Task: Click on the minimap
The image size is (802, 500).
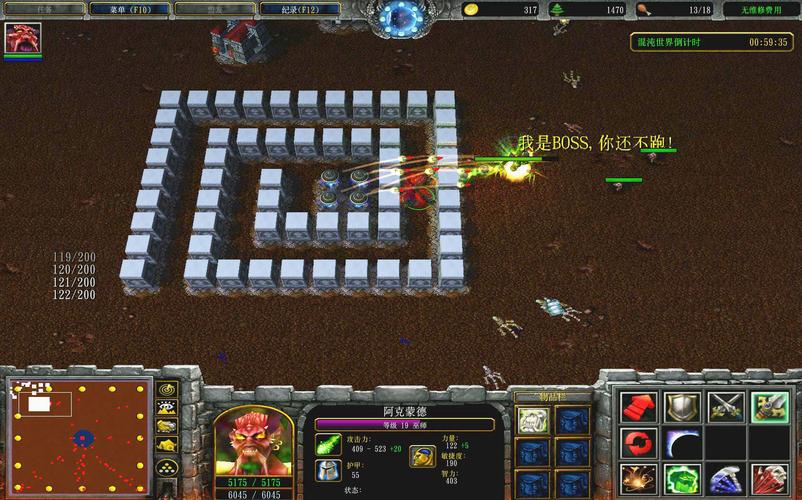Action: (x=79, y=431)
